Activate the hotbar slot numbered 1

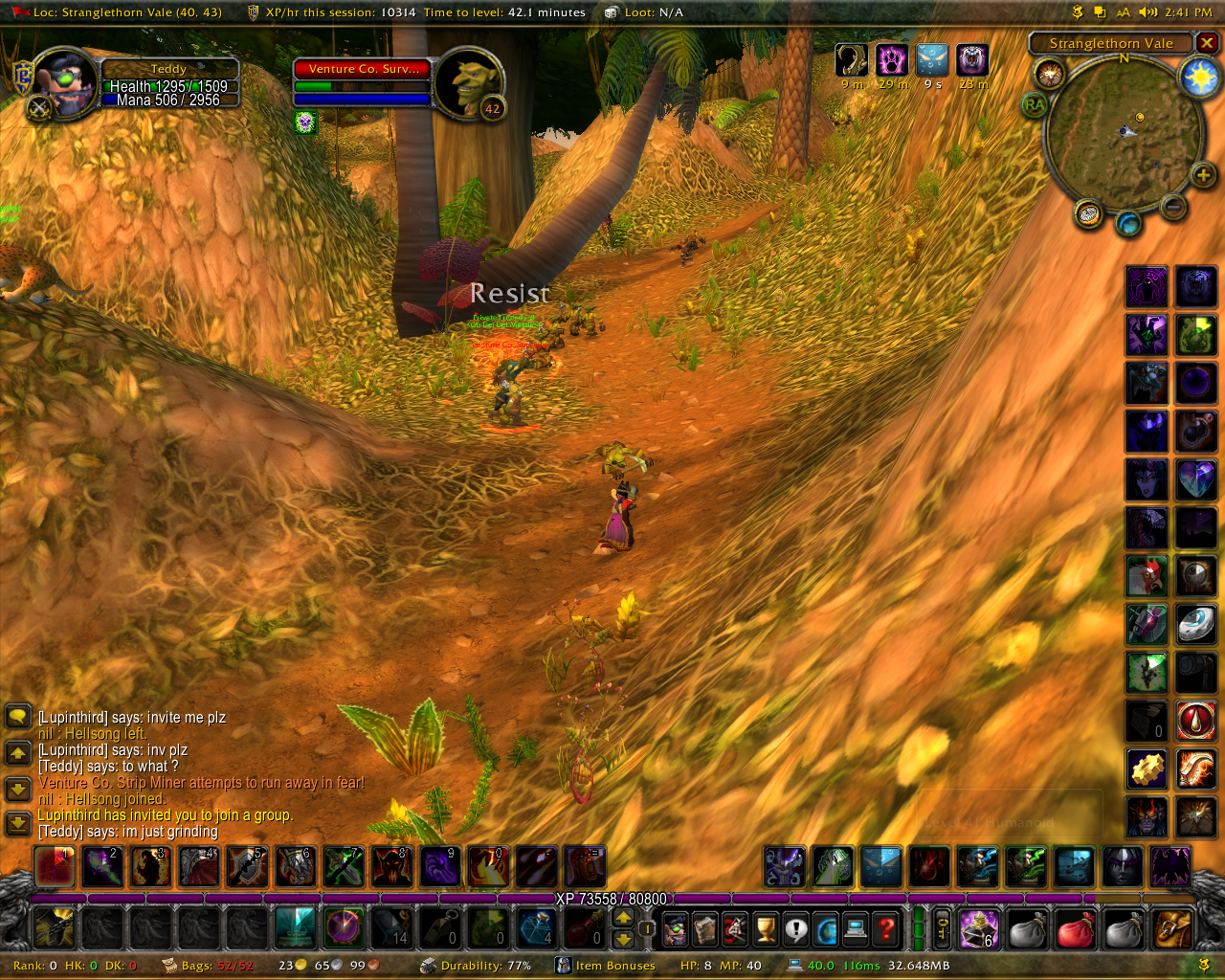pos(55,867)
